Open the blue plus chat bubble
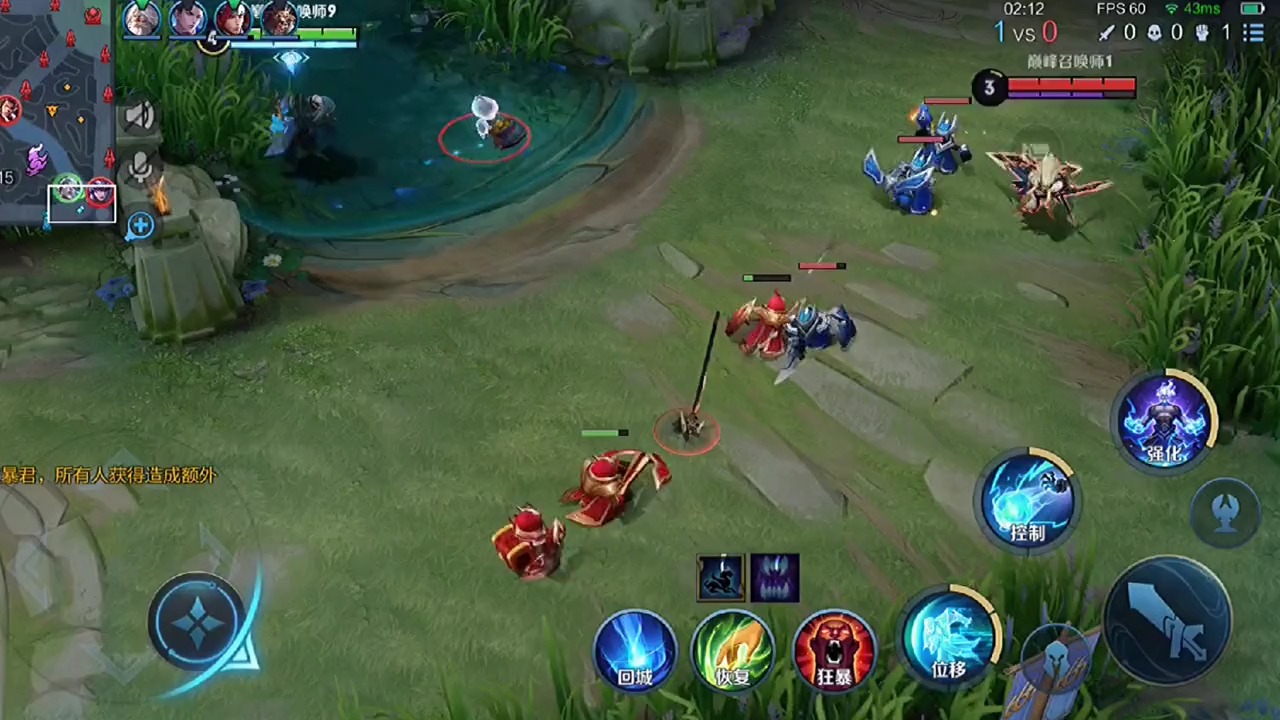This screenshot has height=720, width=1280. pos(140,226)
